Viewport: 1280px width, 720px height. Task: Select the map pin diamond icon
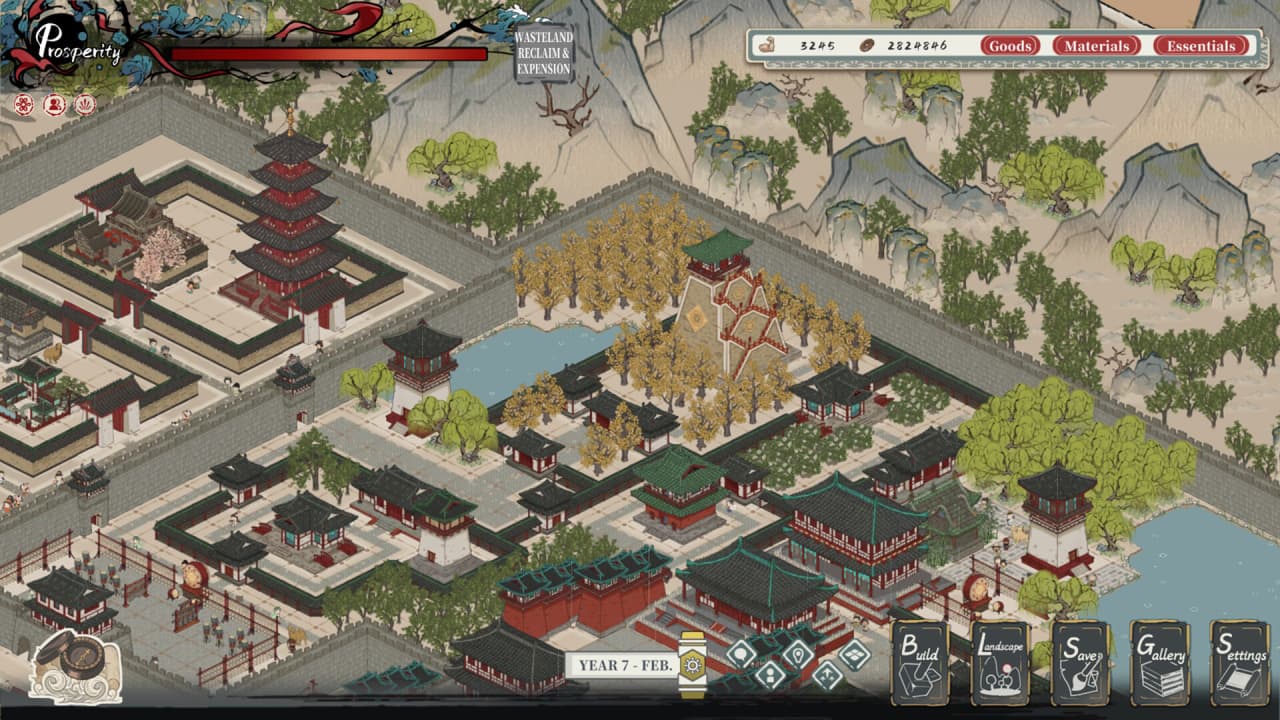(x=797, y=654)
